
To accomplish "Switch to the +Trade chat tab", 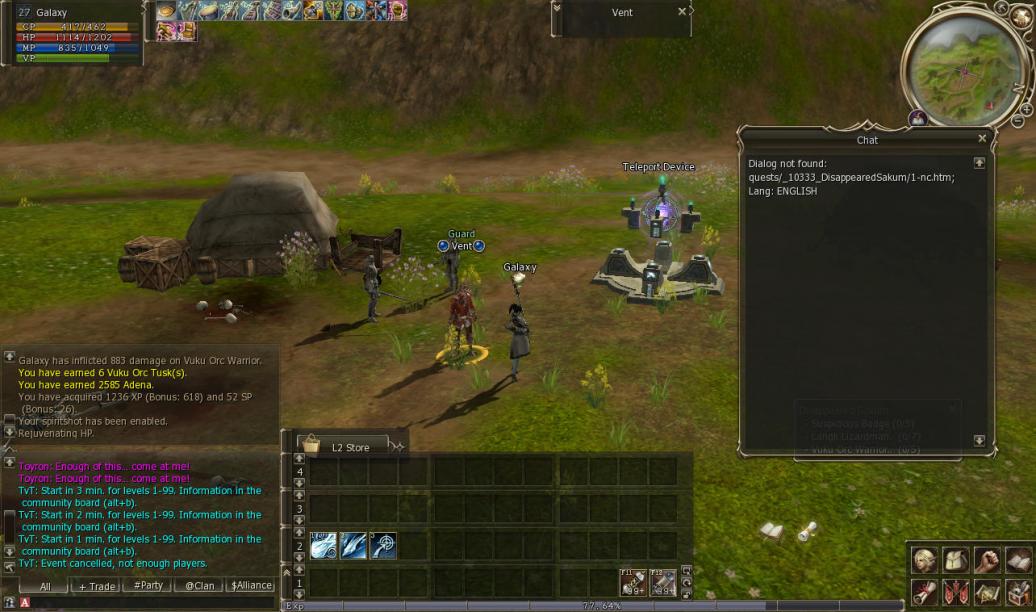I will click(97, 586).
